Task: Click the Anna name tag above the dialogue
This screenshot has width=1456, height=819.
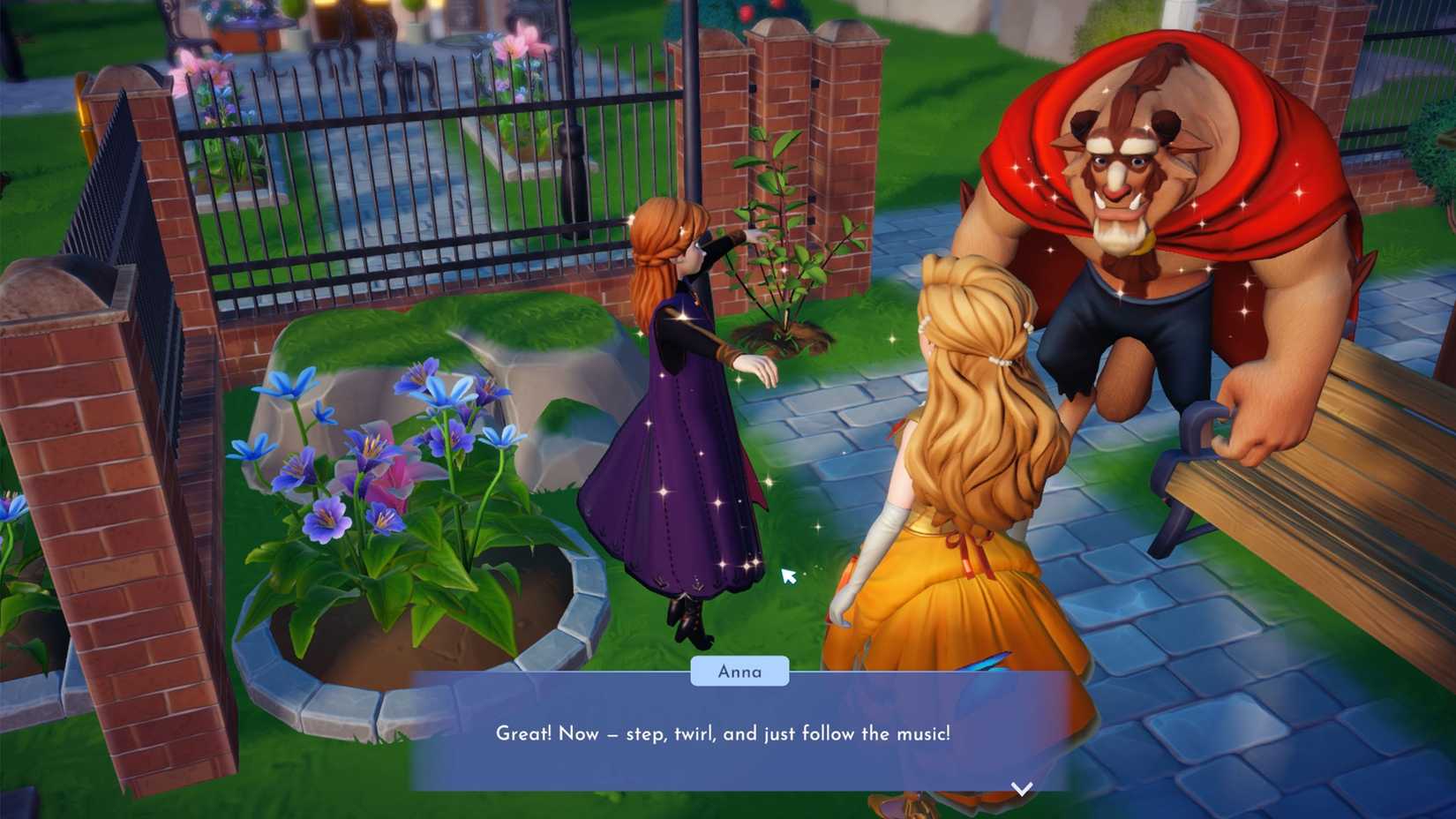Action: coord(739,672)
